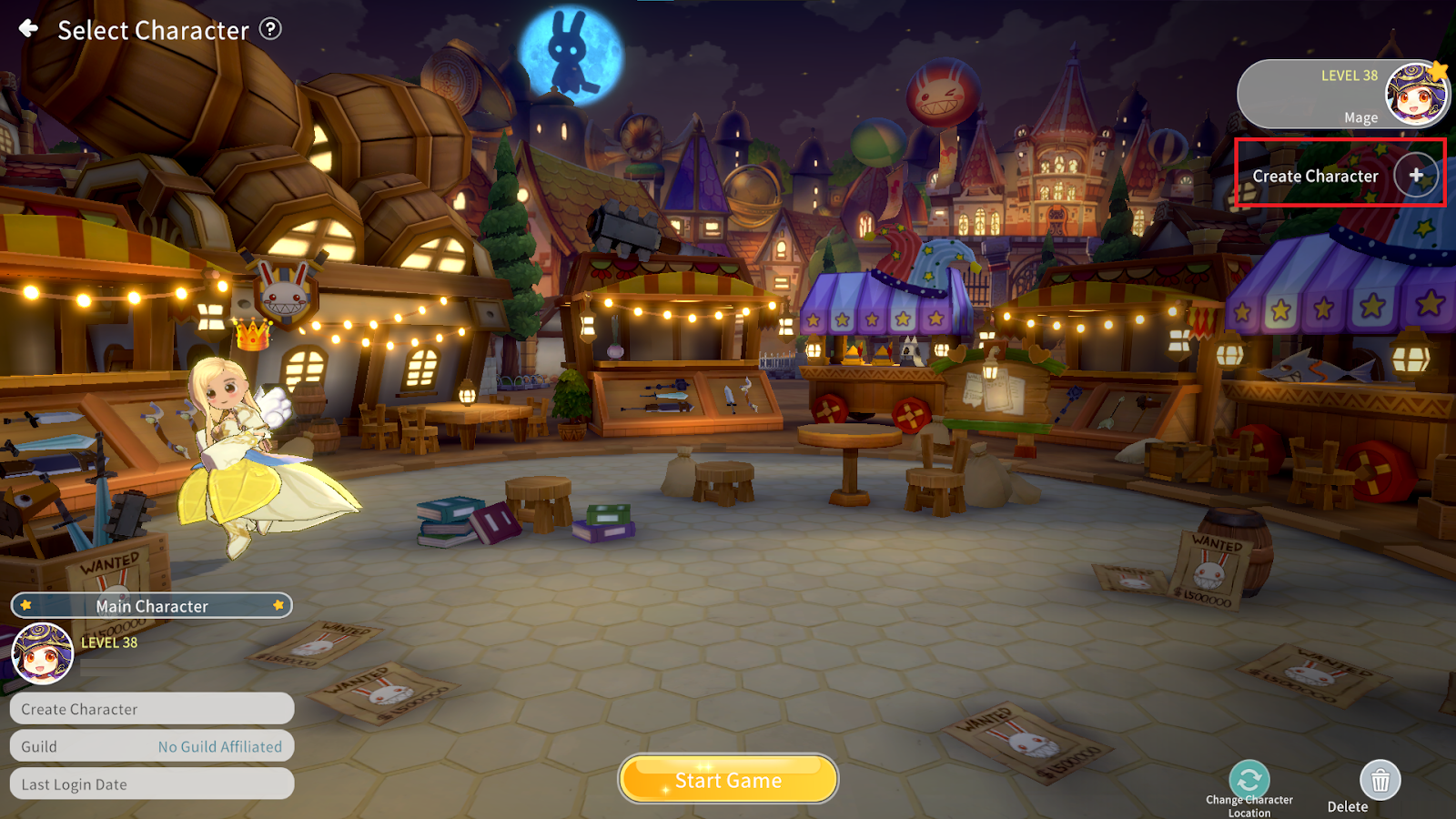
Task: Delete the selected character
Action: (x=1380, y=780)
